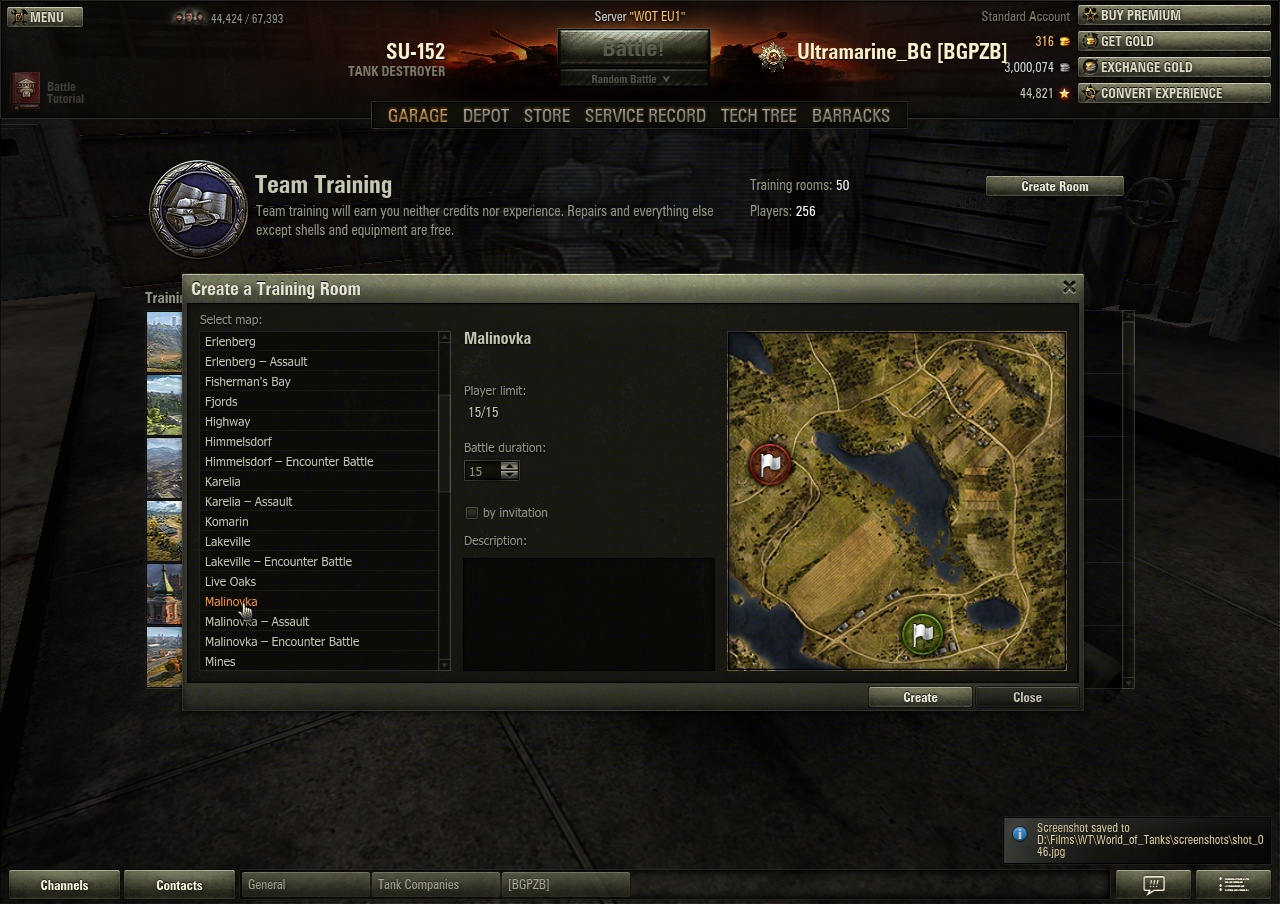Close the Create a Training Room dialog

[x=1069, y=287]
